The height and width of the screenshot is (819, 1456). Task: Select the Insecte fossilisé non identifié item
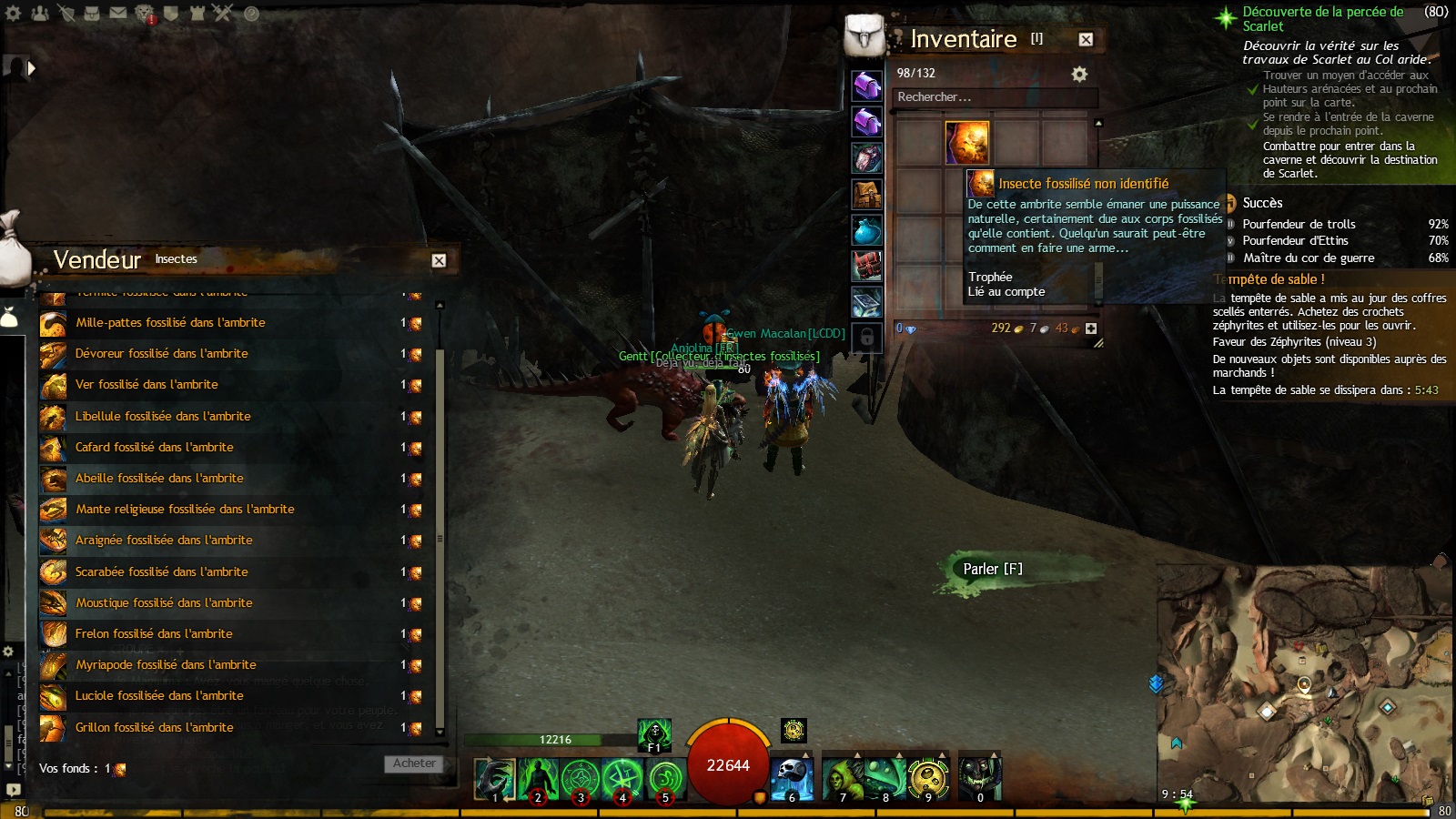click(x=966, y=143)
